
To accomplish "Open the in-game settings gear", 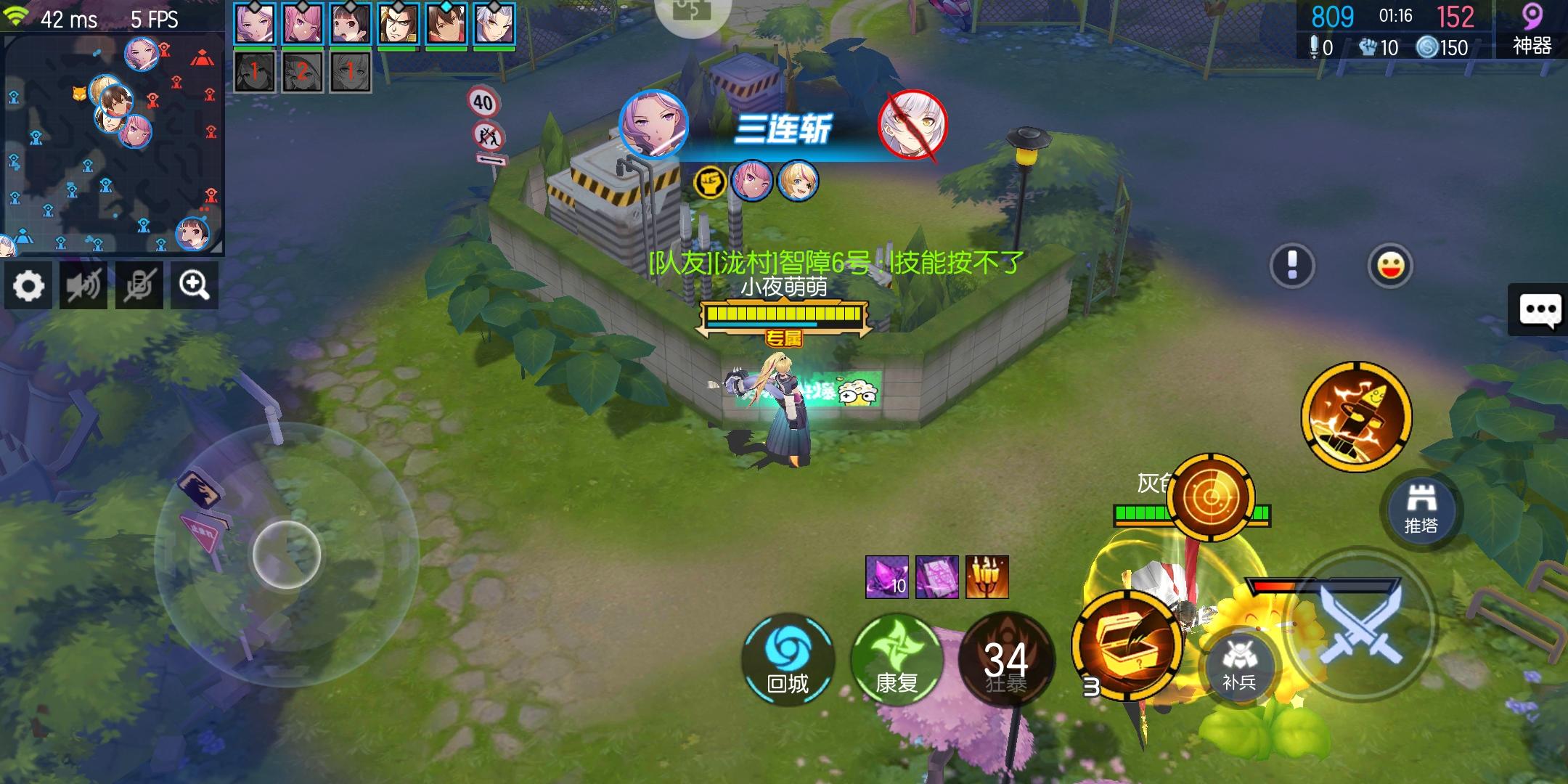I will (x=29, y=285).
